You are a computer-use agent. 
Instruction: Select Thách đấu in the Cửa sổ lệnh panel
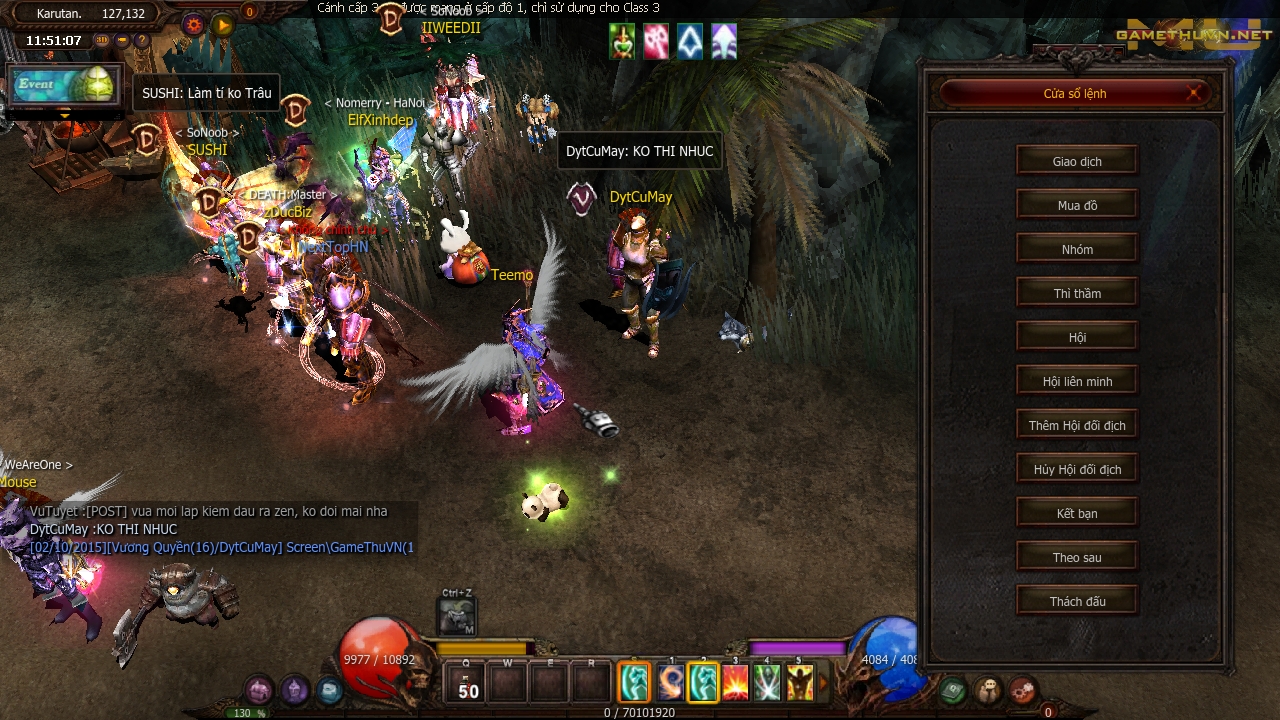click(x=1077, y=600)
